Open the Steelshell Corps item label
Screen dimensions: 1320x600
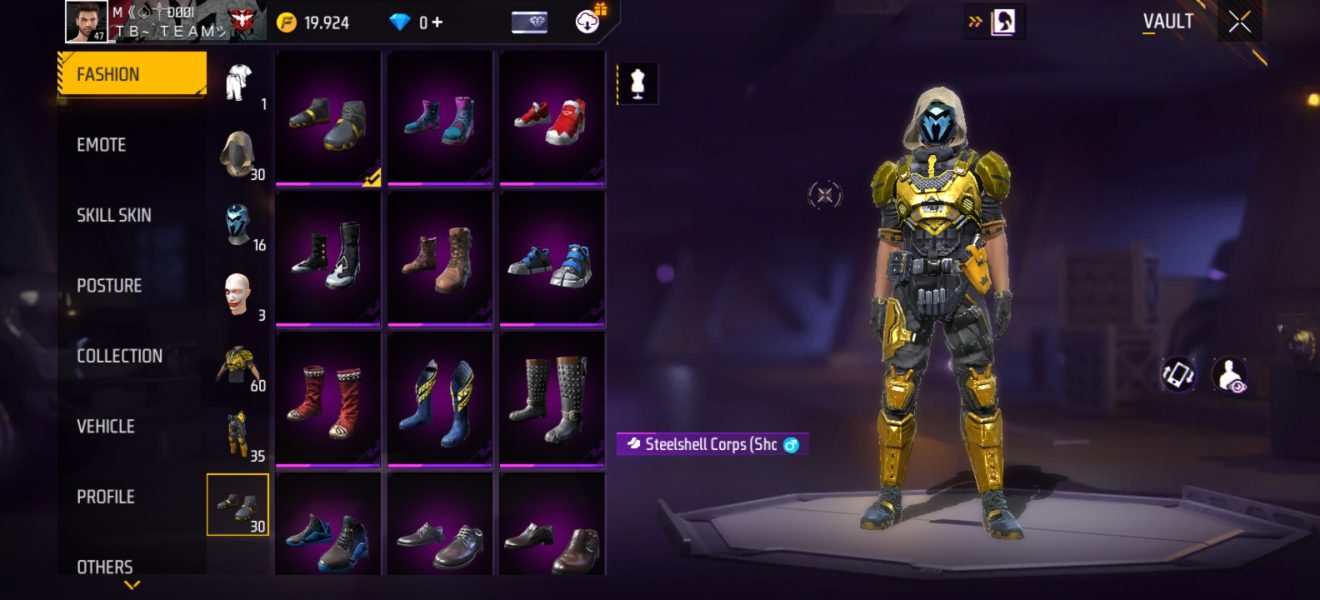coord(712,444)
